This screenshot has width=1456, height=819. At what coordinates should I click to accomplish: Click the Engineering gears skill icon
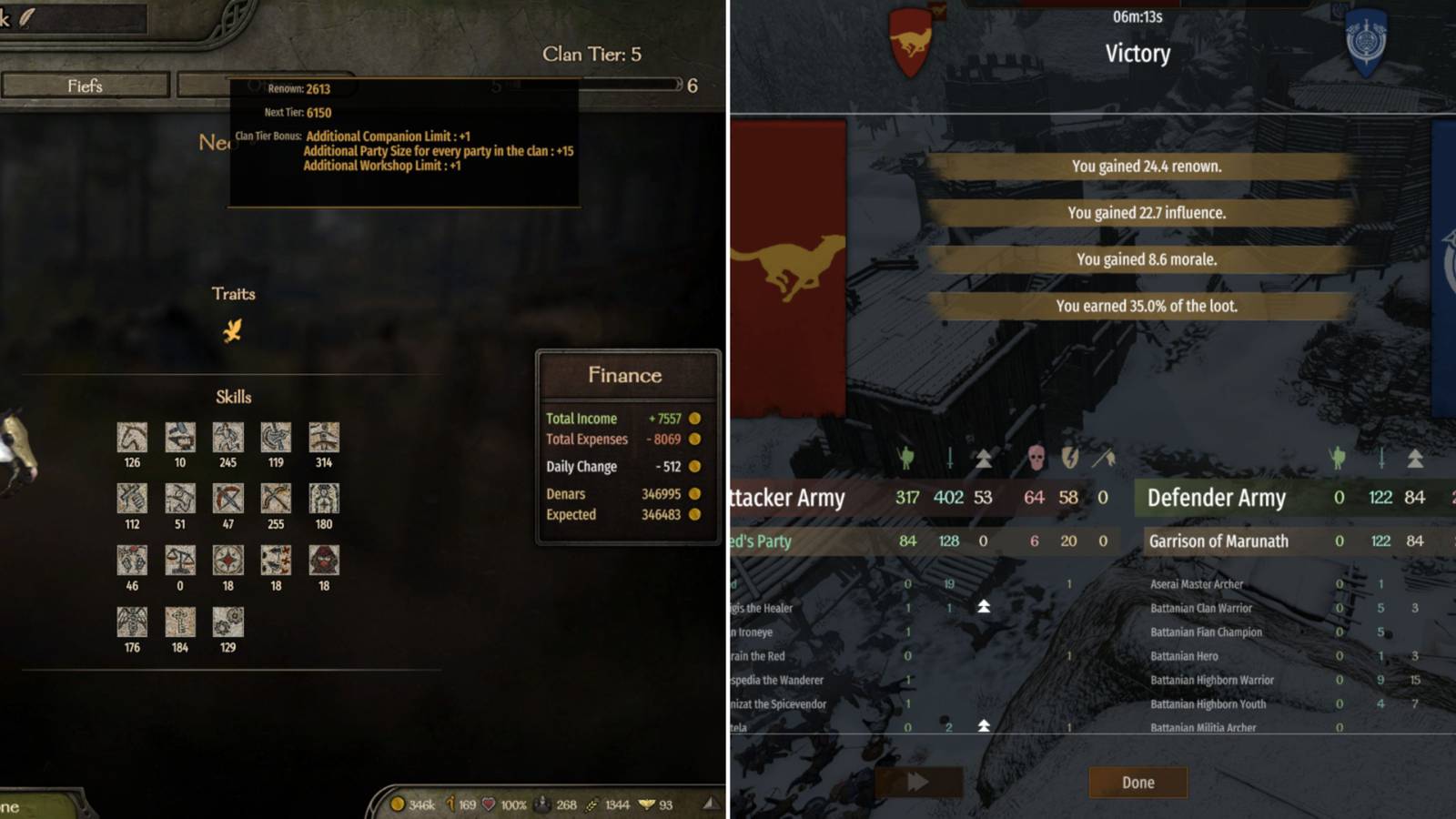[x=227, y=623]
